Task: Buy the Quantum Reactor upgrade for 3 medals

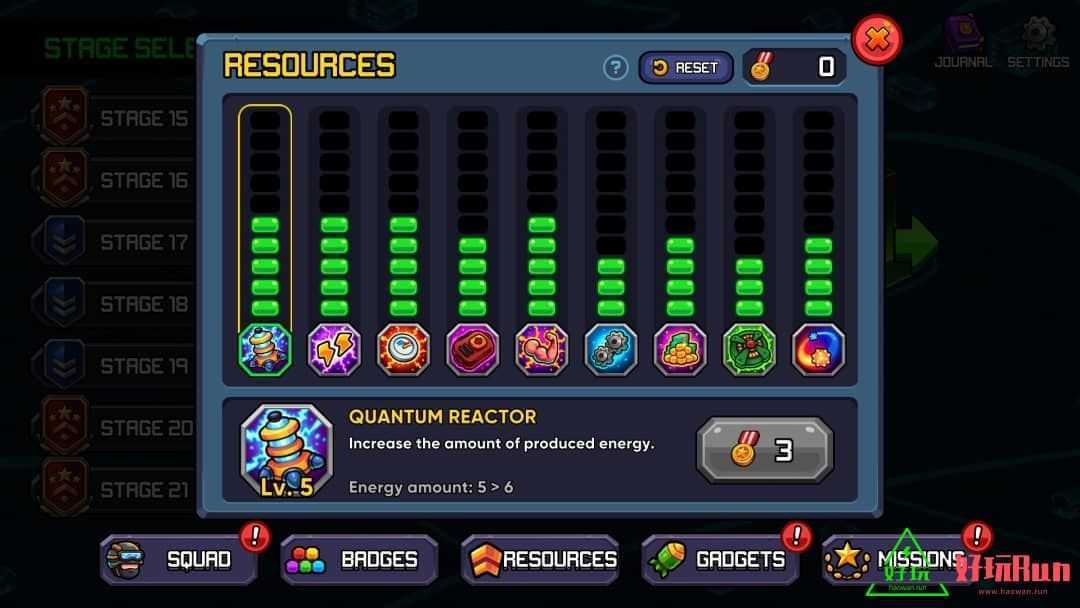Action: click(x=764, y=451)
